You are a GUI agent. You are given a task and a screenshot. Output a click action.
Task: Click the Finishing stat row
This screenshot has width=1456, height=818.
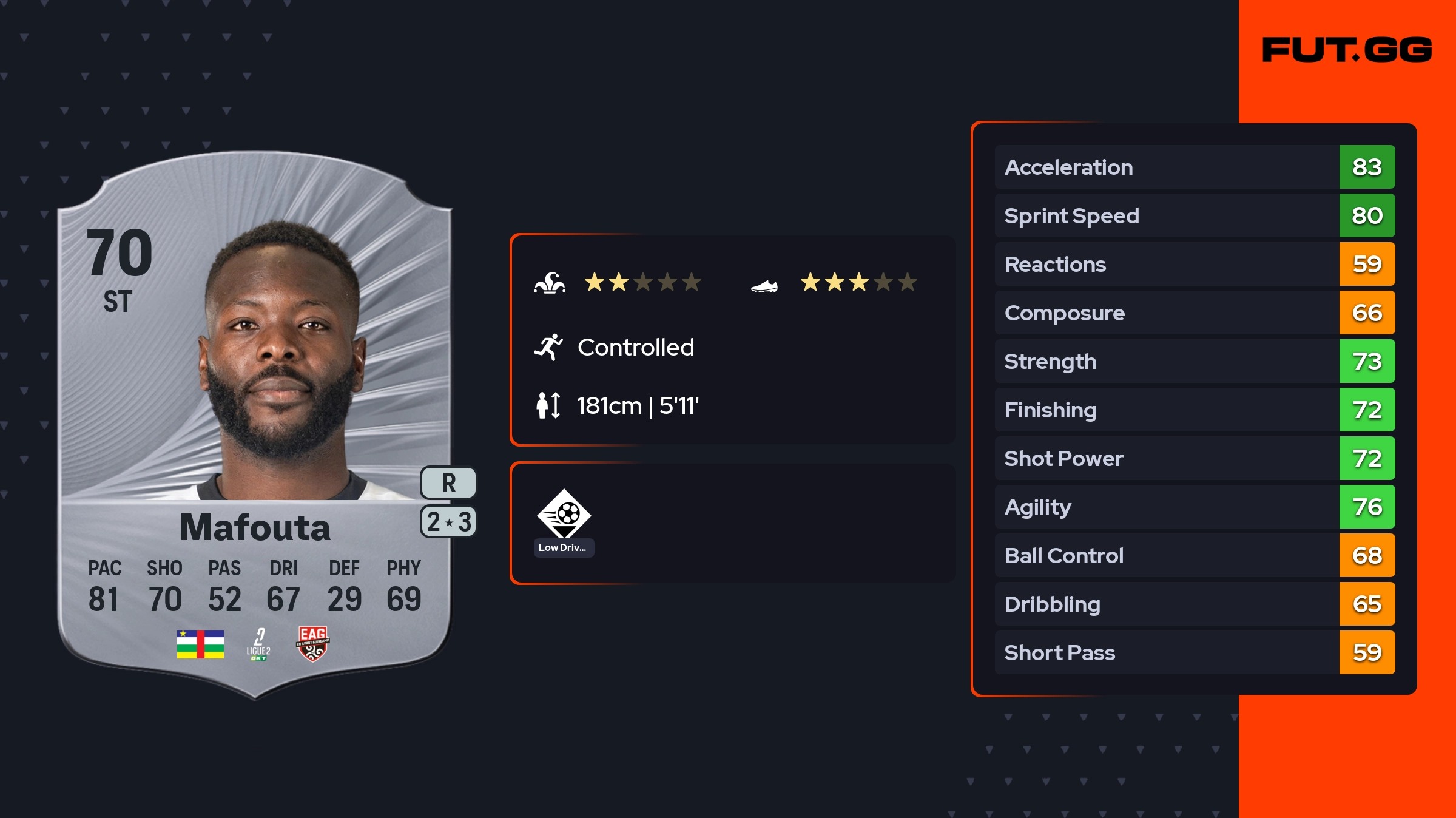[x=1195, y=410]
